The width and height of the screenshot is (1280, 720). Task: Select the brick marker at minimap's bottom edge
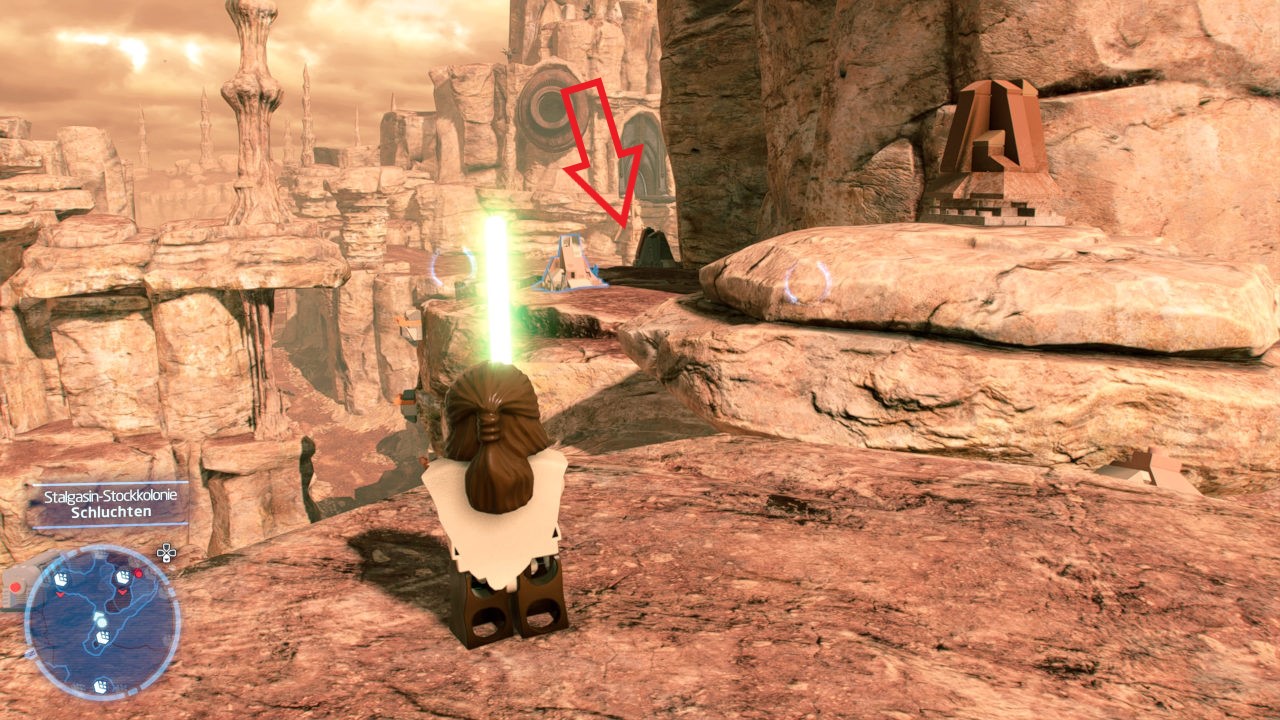pyautogui.click(x=100, y=686)
